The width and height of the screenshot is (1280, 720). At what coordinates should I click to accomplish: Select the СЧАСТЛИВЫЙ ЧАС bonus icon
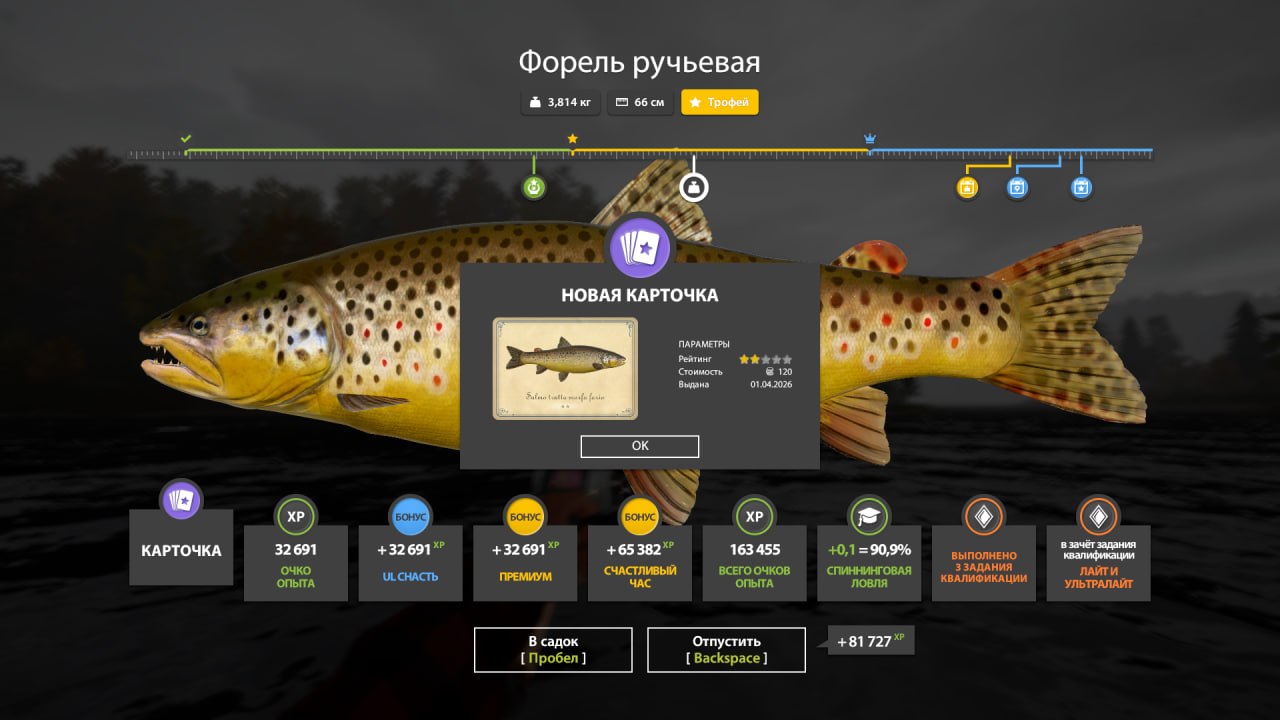point(639,517)
